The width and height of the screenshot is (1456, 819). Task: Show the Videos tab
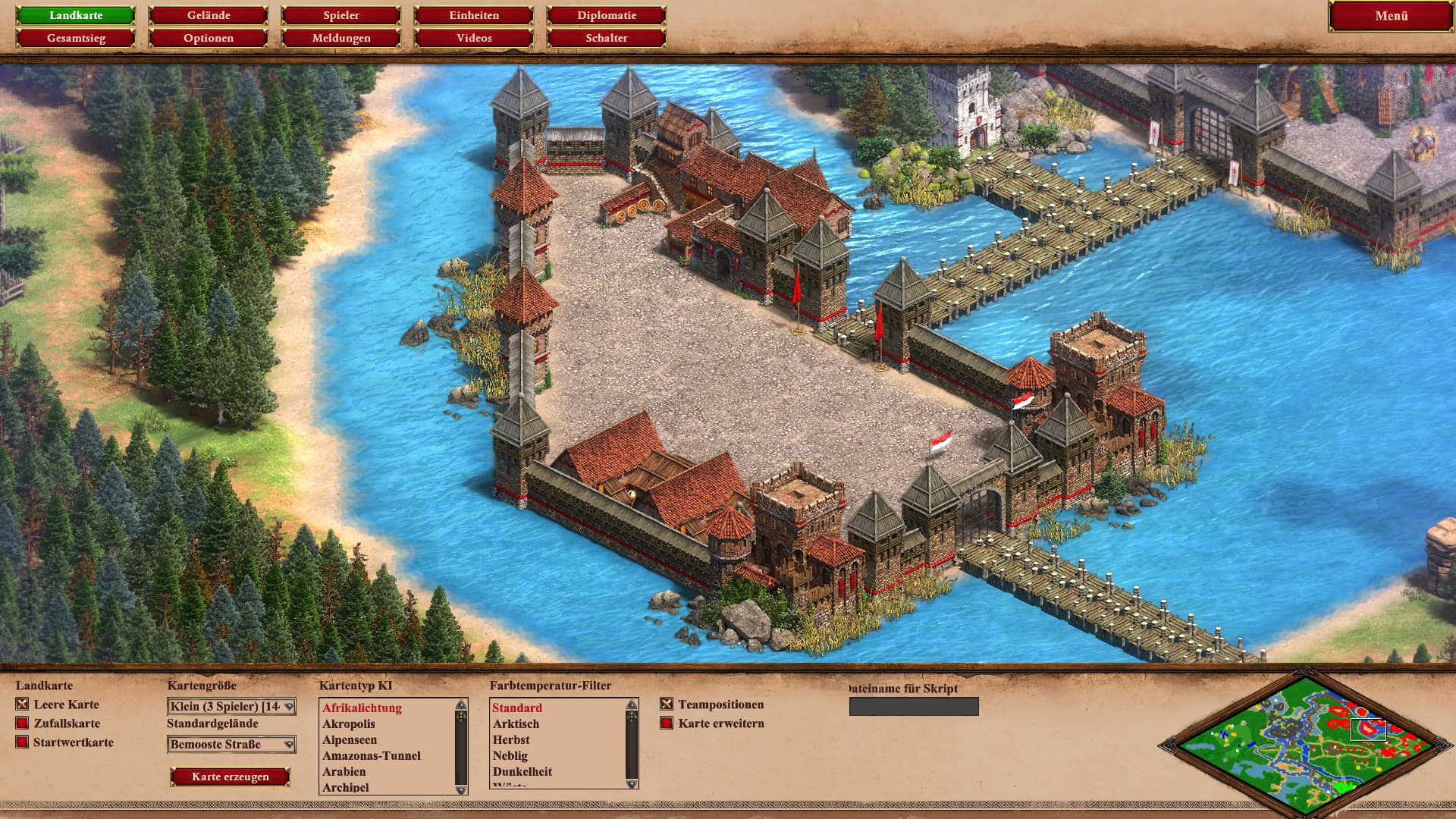point(474,38)
